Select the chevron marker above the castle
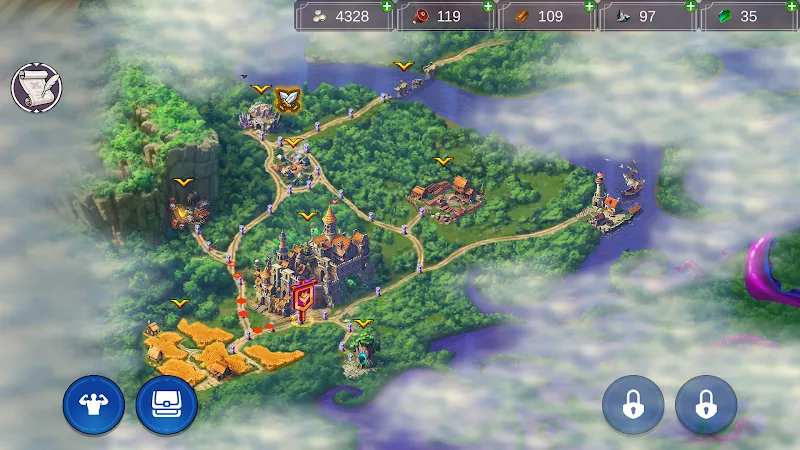The width and height of the screenshot is (800, 450). tap(307, 216)
